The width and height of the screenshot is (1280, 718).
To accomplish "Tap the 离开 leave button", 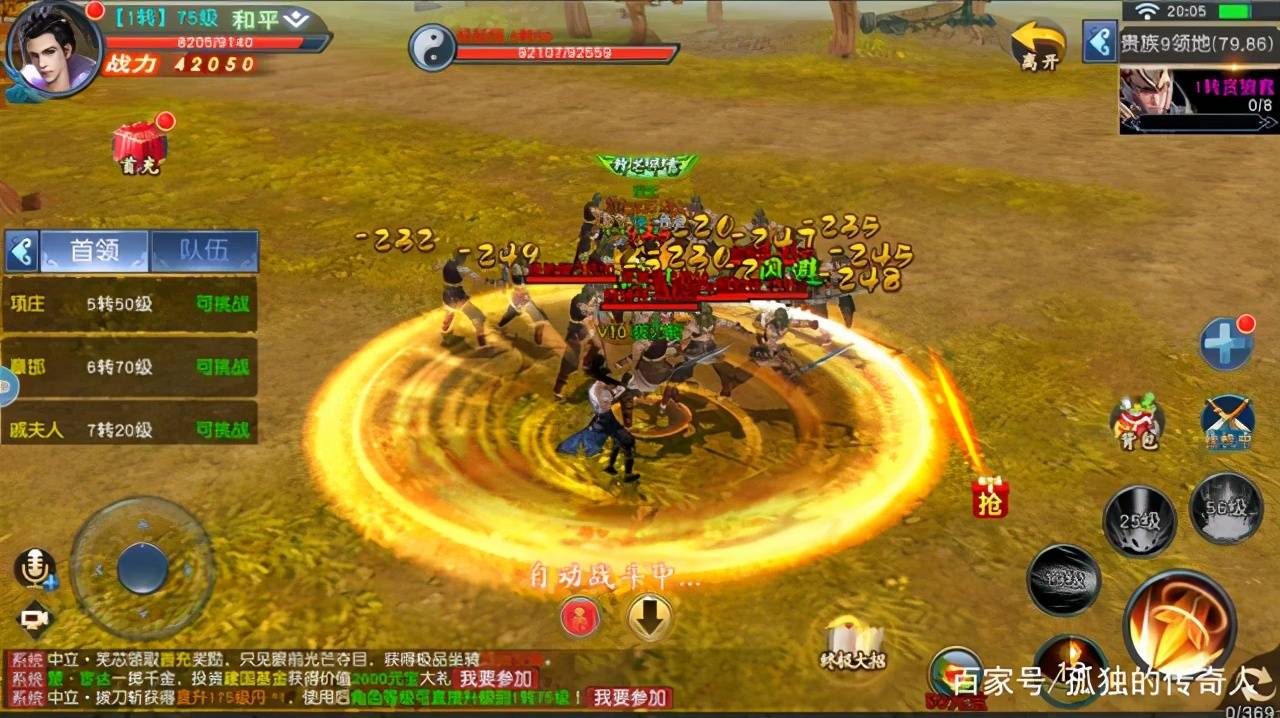I will point(1038,46).
